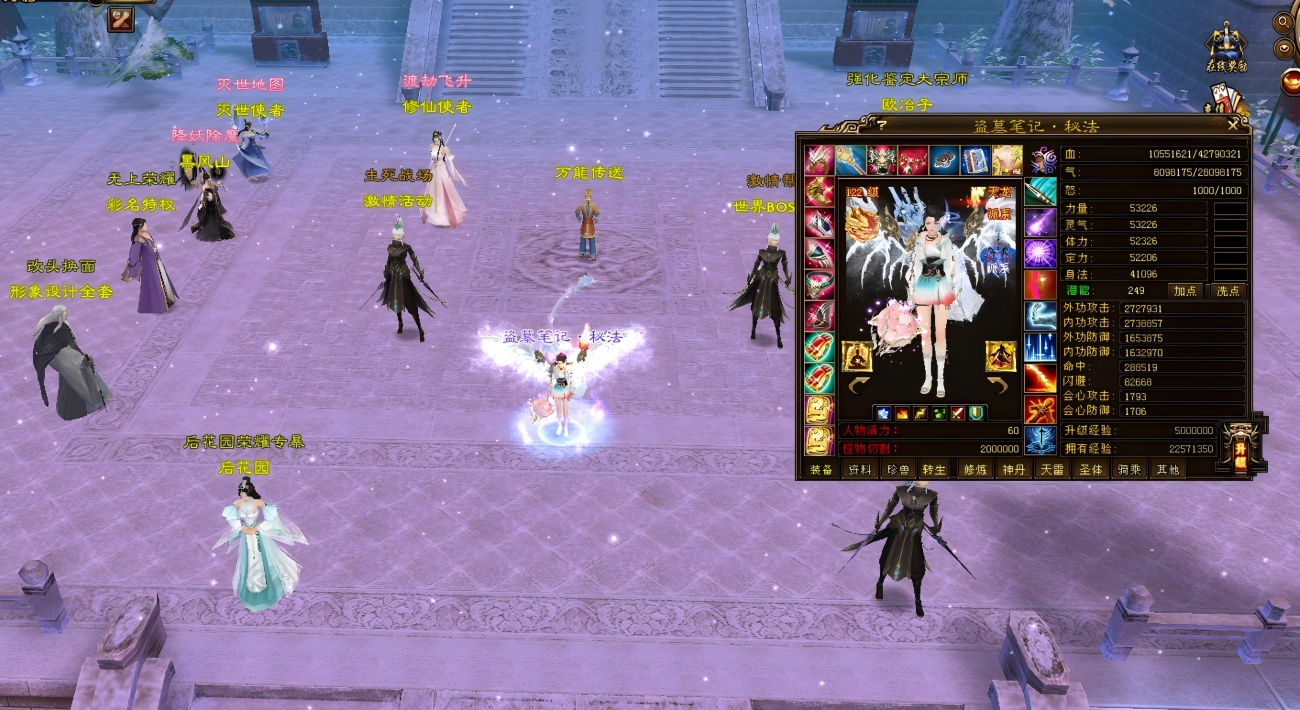Select the 圣体 tab

pos(1089,470)
